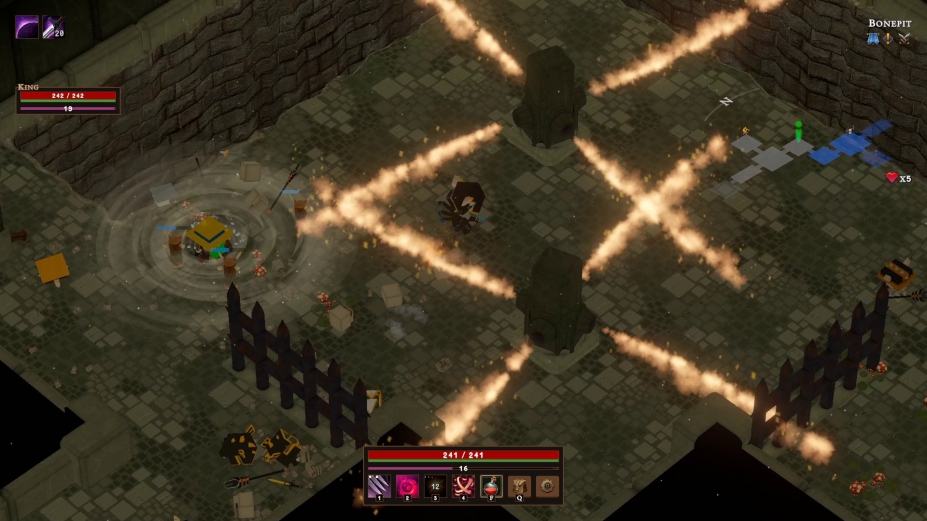Click the dungeon room minimap

tap(812, 152)
